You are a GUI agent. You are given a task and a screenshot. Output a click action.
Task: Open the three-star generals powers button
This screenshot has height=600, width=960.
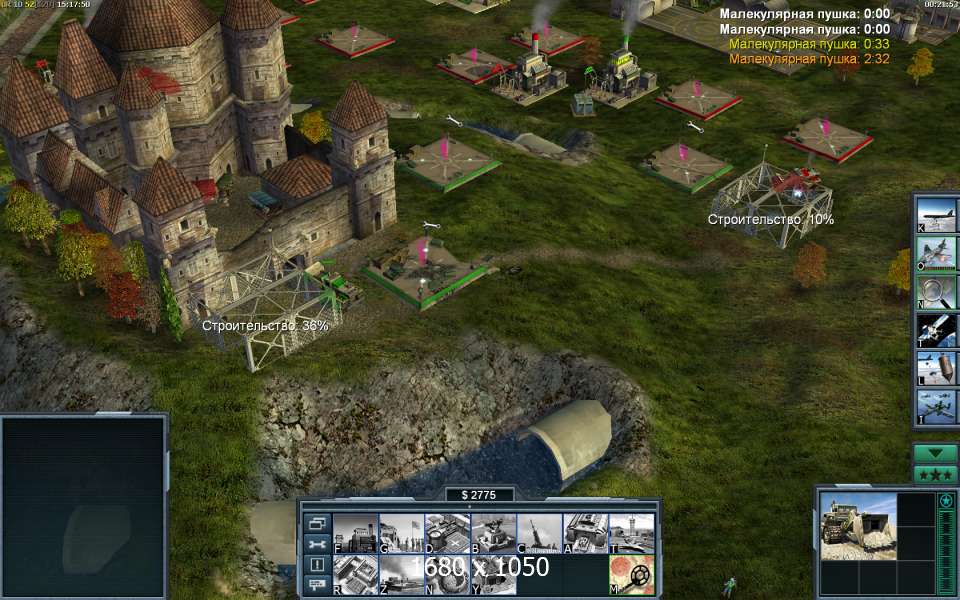(x=935, y=474)
